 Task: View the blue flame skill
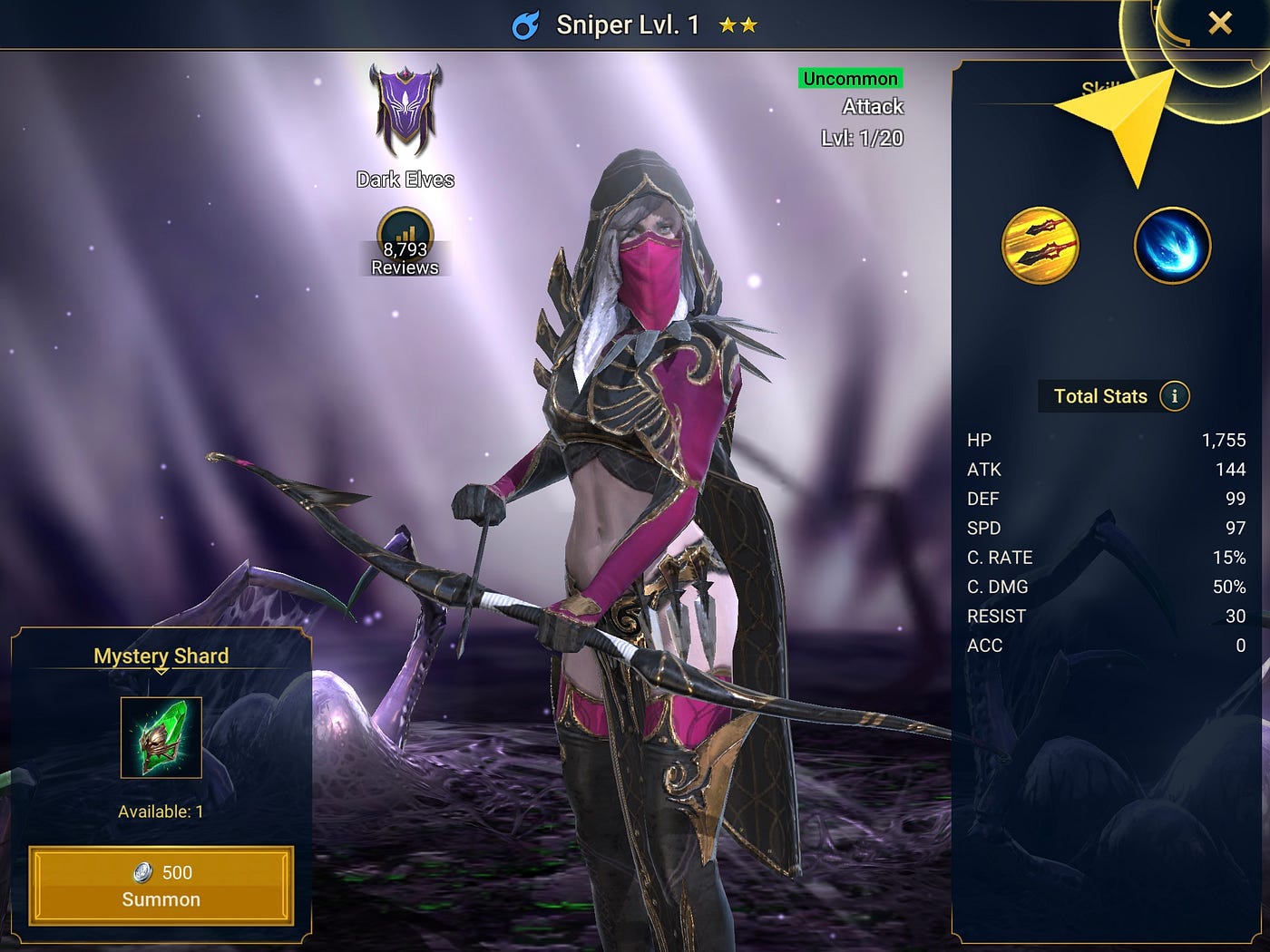(x=1172, y=246)
